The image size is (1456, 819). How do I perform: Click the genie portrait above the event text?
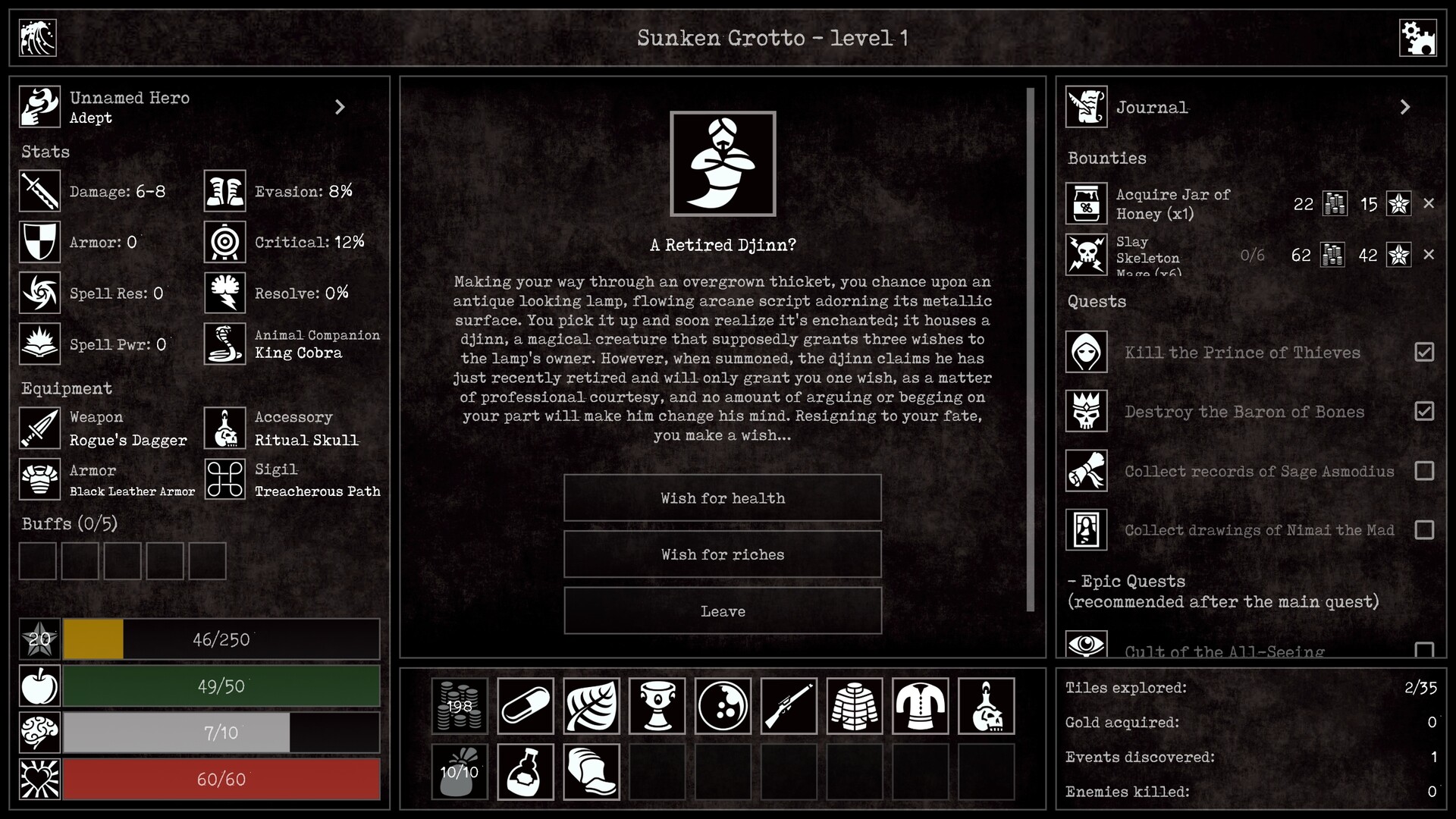point(723,164)
